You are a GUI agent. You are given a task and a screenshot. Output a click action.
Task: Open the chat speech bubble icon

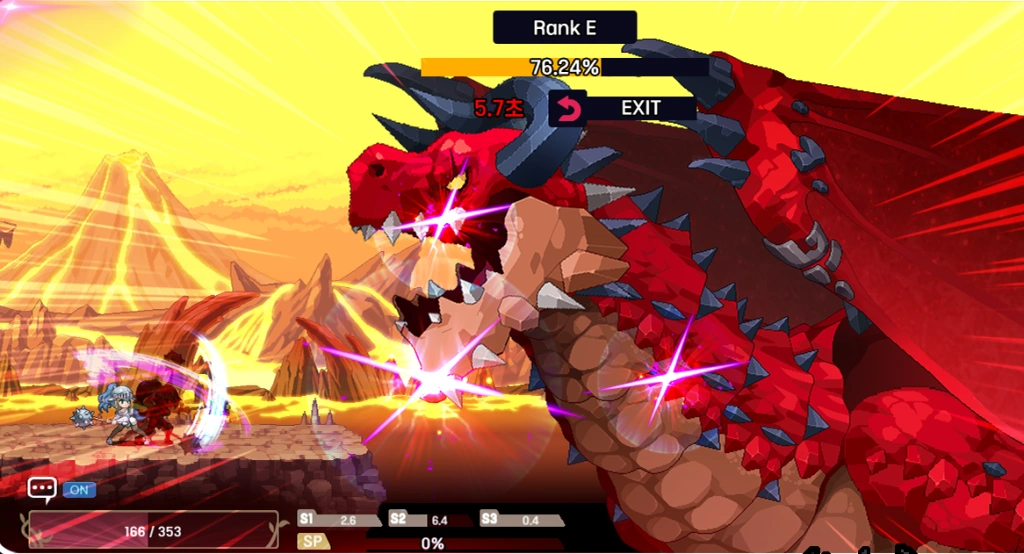click(41, 489)
